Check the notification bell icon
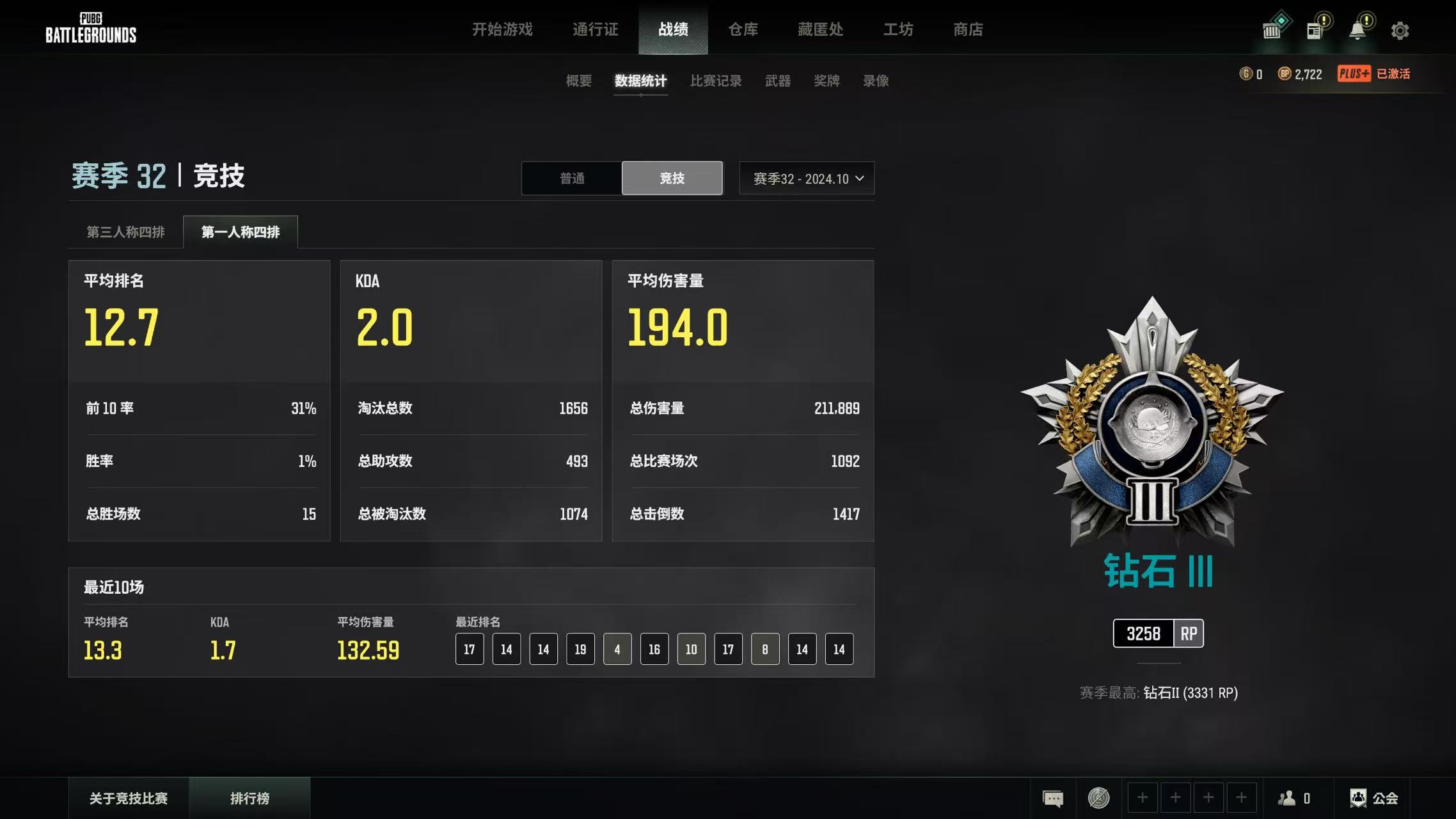Viewport: 1456px width, 819px height. tap(1357, 31)
